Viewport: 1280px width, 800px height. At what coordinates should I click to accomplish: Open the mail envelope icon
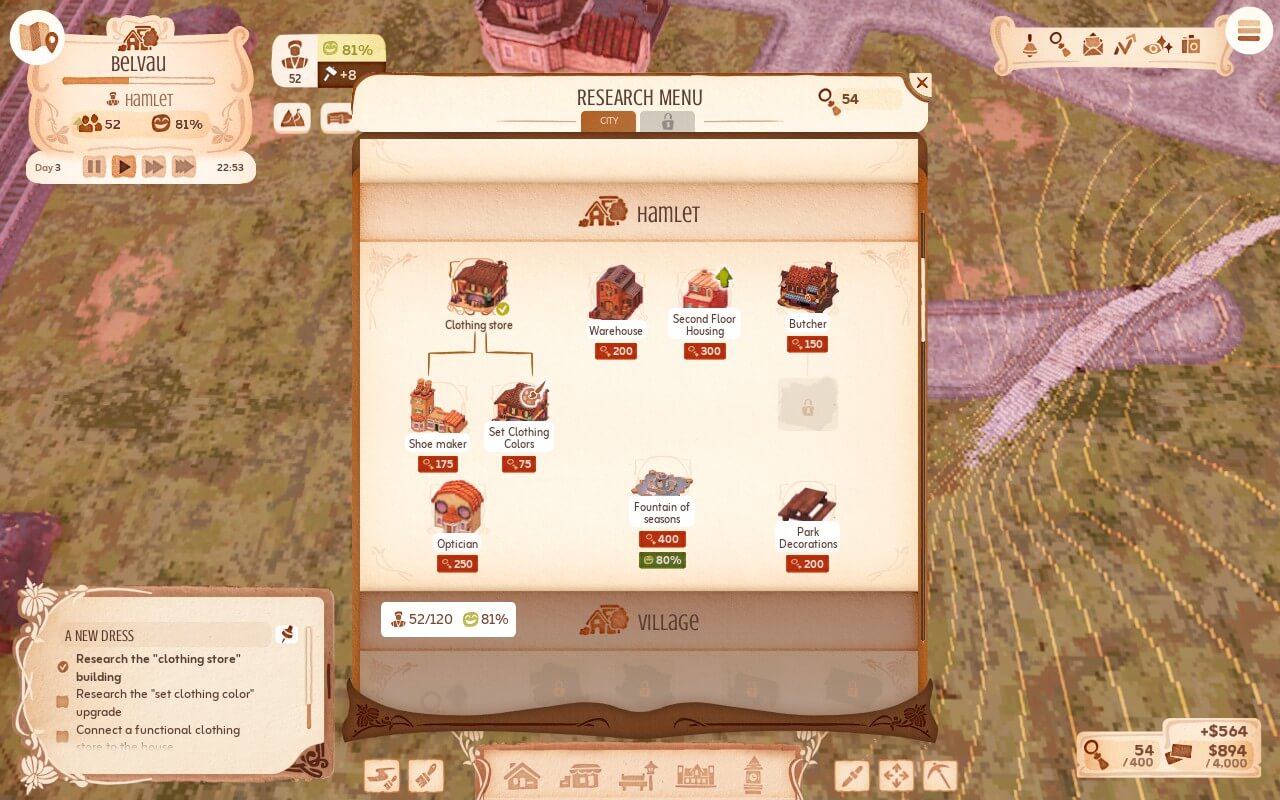click(1093, 45)
